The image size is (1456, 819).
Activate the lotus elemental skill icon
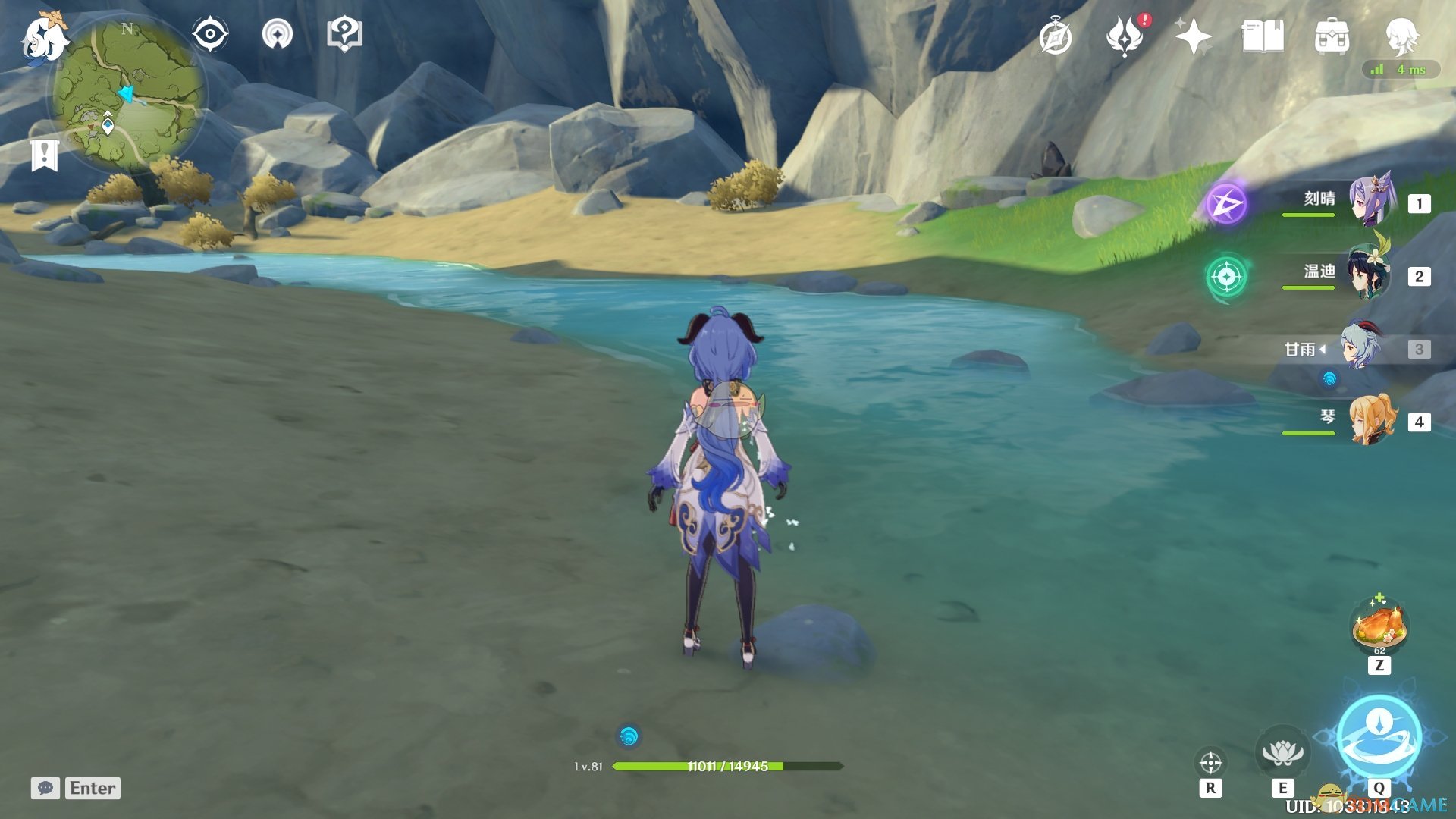(x=1282, y=752)
